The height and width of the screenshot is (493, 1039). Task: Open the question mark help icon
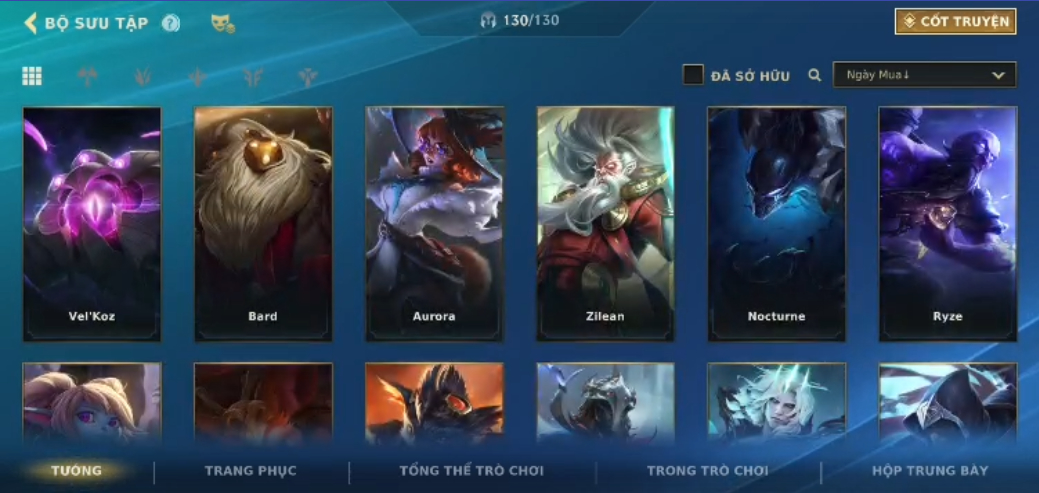click(171, 23)
